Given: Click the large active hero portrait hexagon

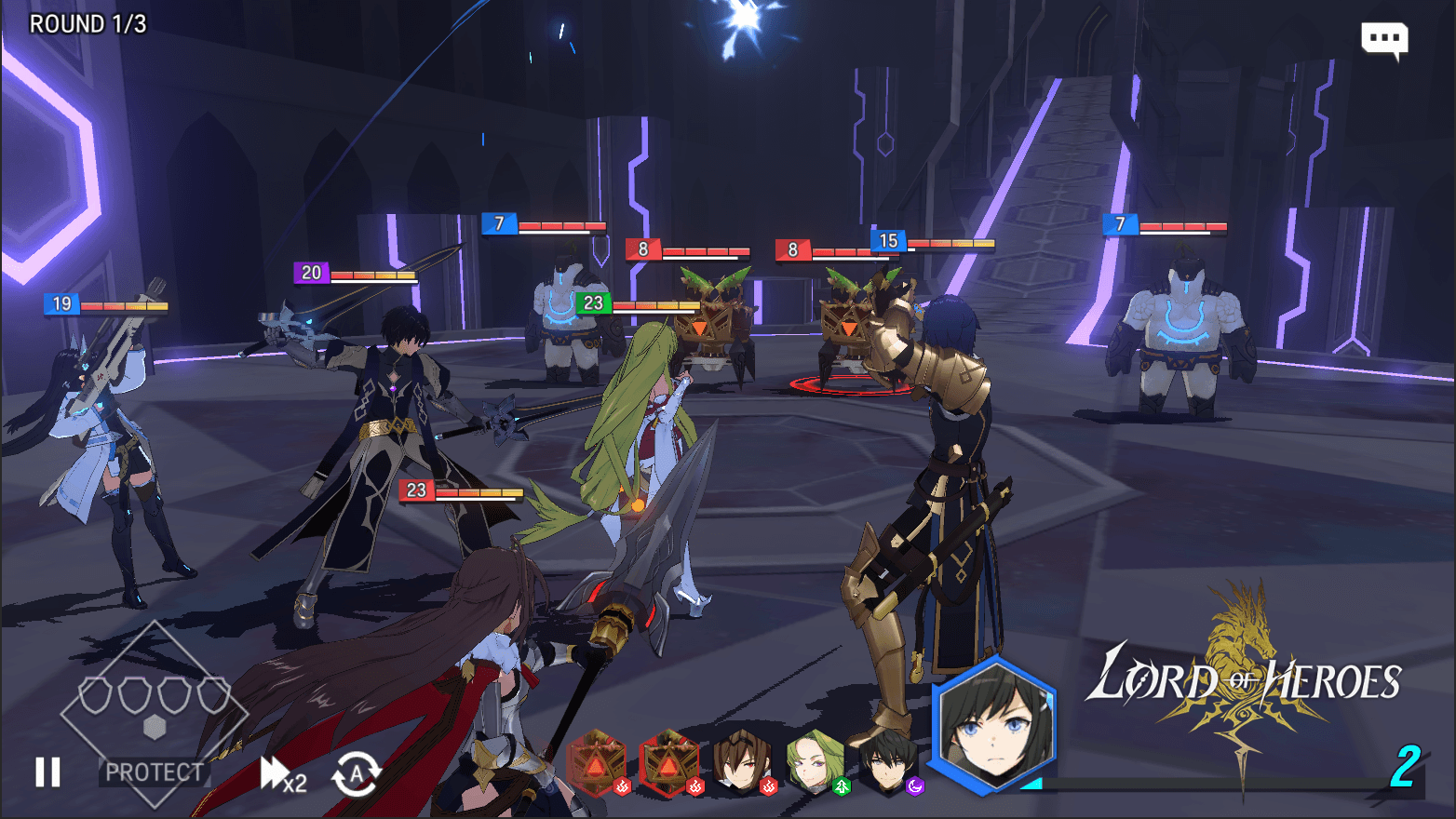Looking at the screenshot, I should (994, 726).
